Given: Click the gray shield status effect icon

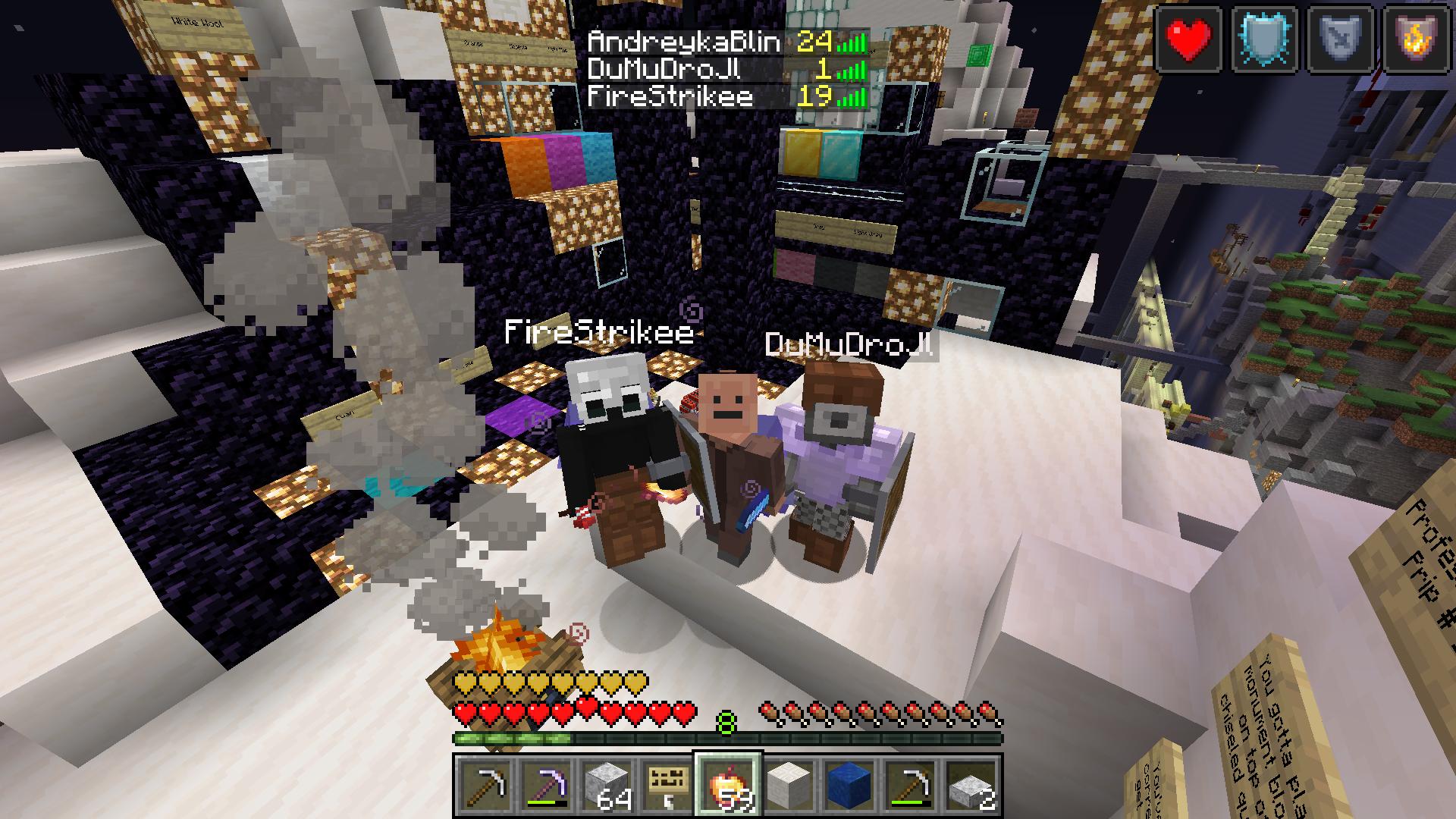Looking at the screenshot, I should [x=1340, y=39].
